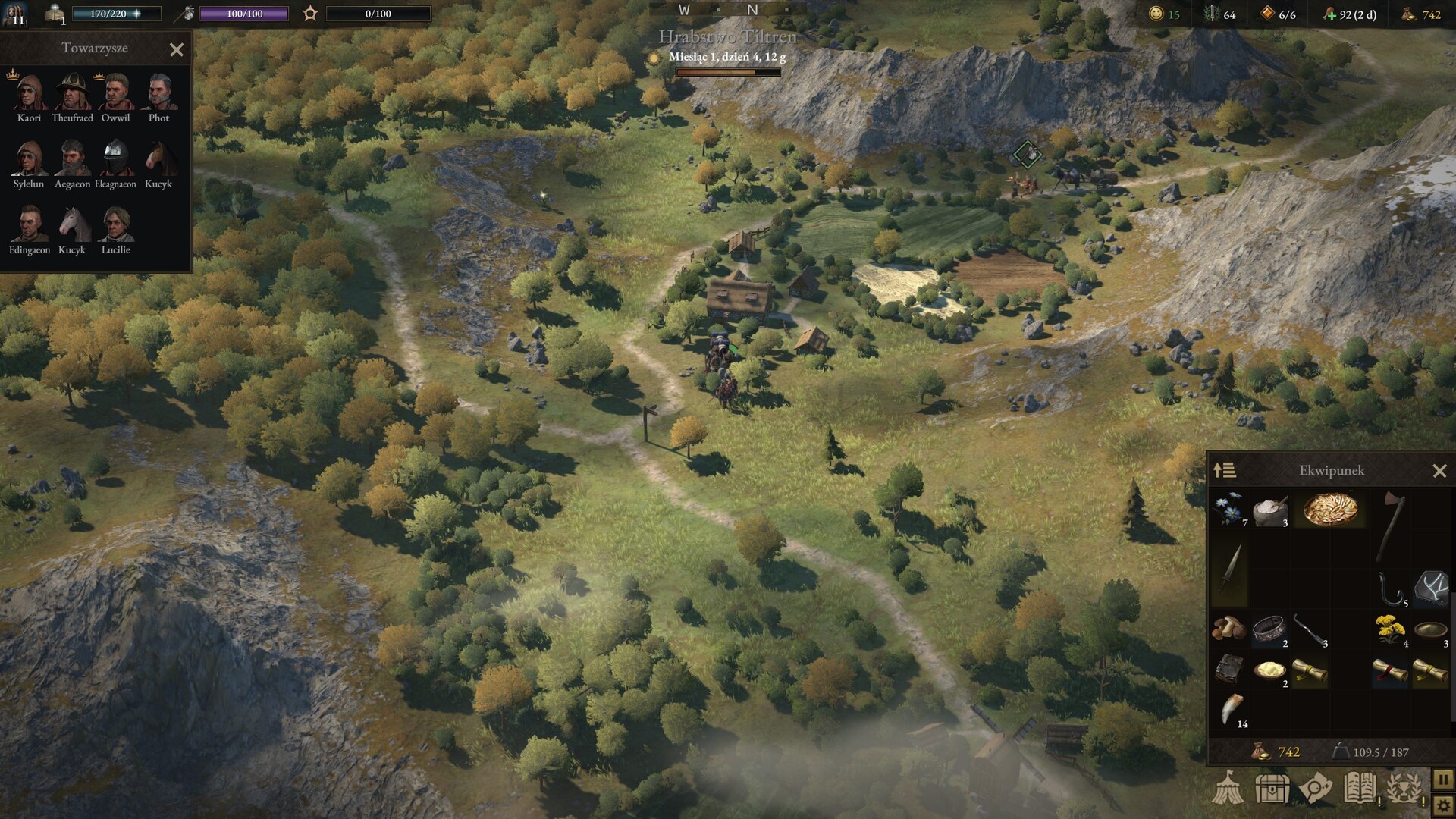Viewport: 1456px width, 819px height.
Task: Select the mushrooms in inventory
Action: (x=1228, y=629)
